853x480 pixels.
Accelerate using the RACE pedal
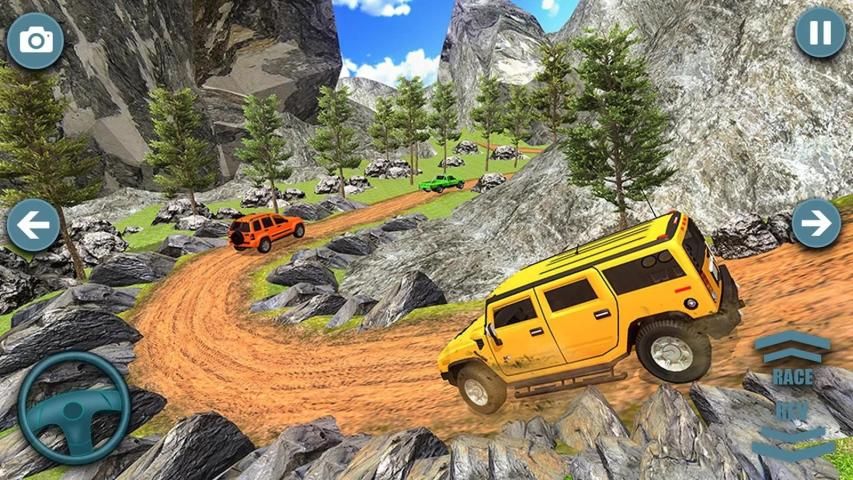(792, 358)
